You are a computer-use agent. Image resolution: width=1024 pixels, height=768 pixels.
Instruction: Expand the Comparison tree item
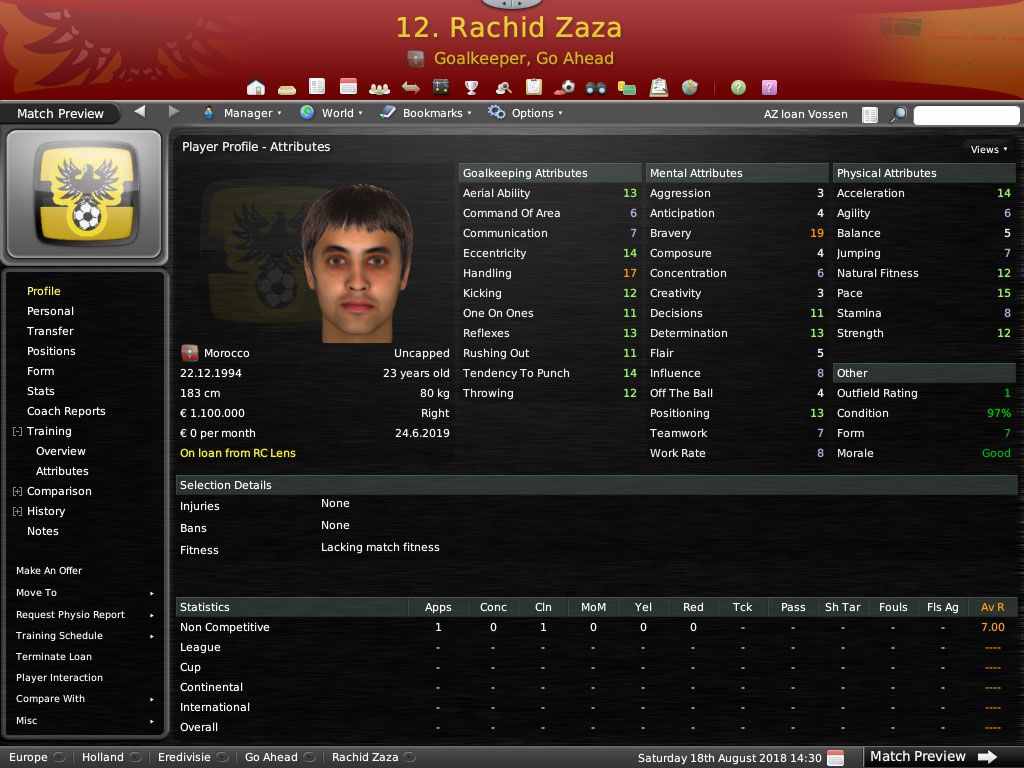17,491
